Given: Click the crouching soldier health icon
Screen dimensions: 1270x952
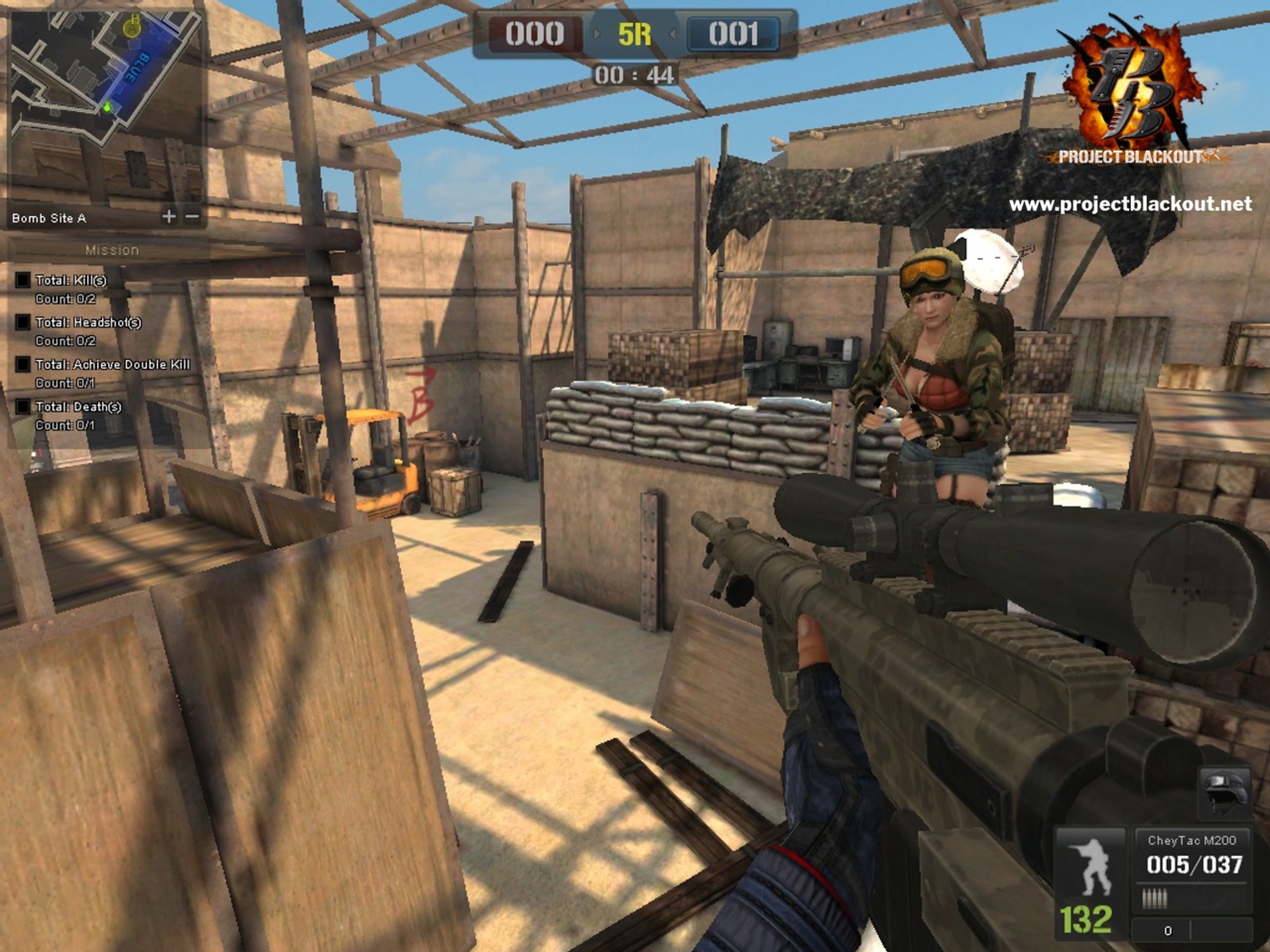Looking at the screenshot, I should pos(1090,866).
